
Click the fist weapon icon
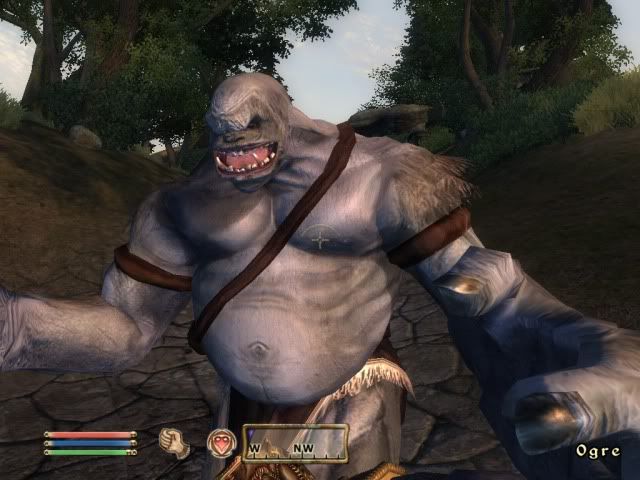click(x=175, y=442)
